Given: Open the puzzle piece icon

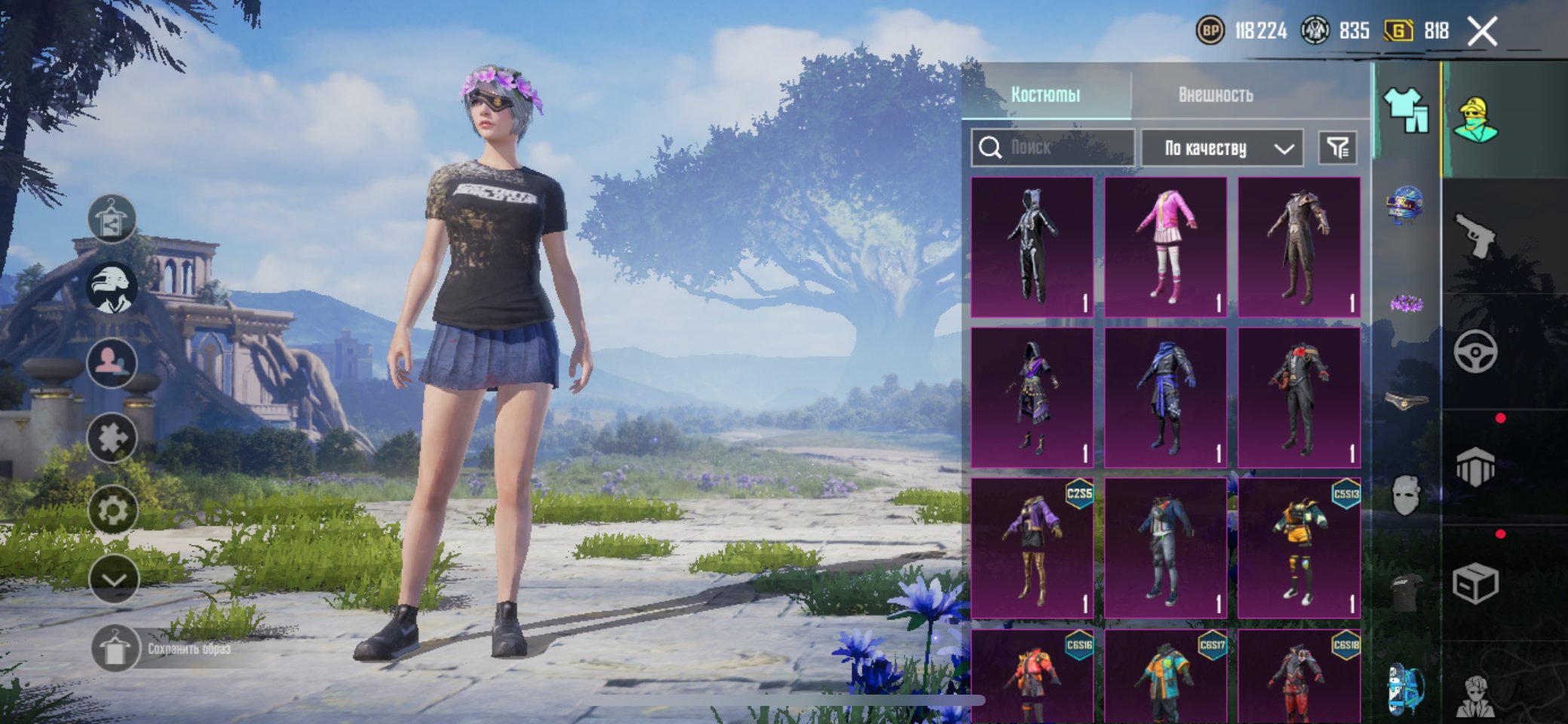Looking at the screenshot, I should [112, 437].
